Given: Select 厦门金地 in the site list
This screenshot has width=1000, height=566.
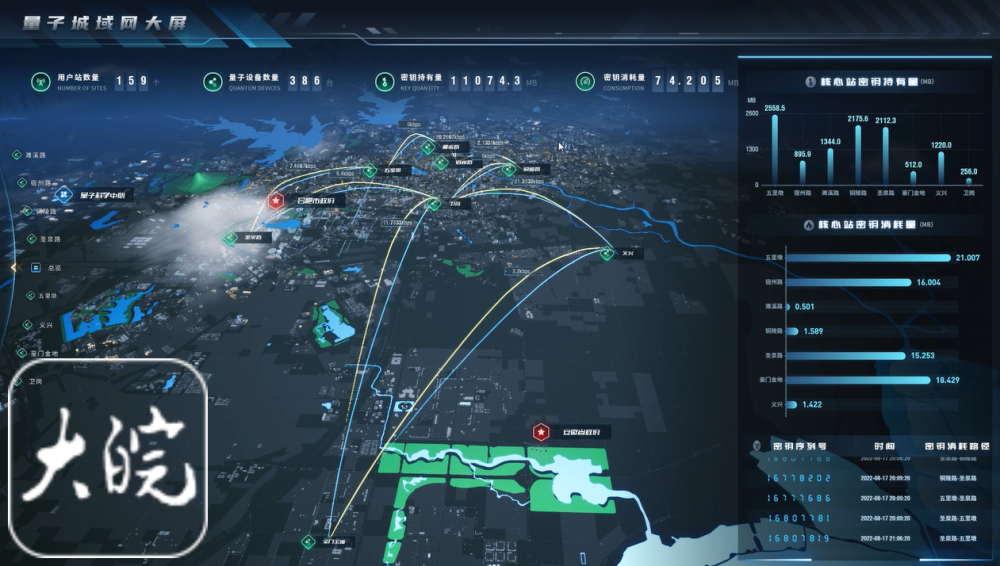Looking at the screenshot, I should [43, 353].
